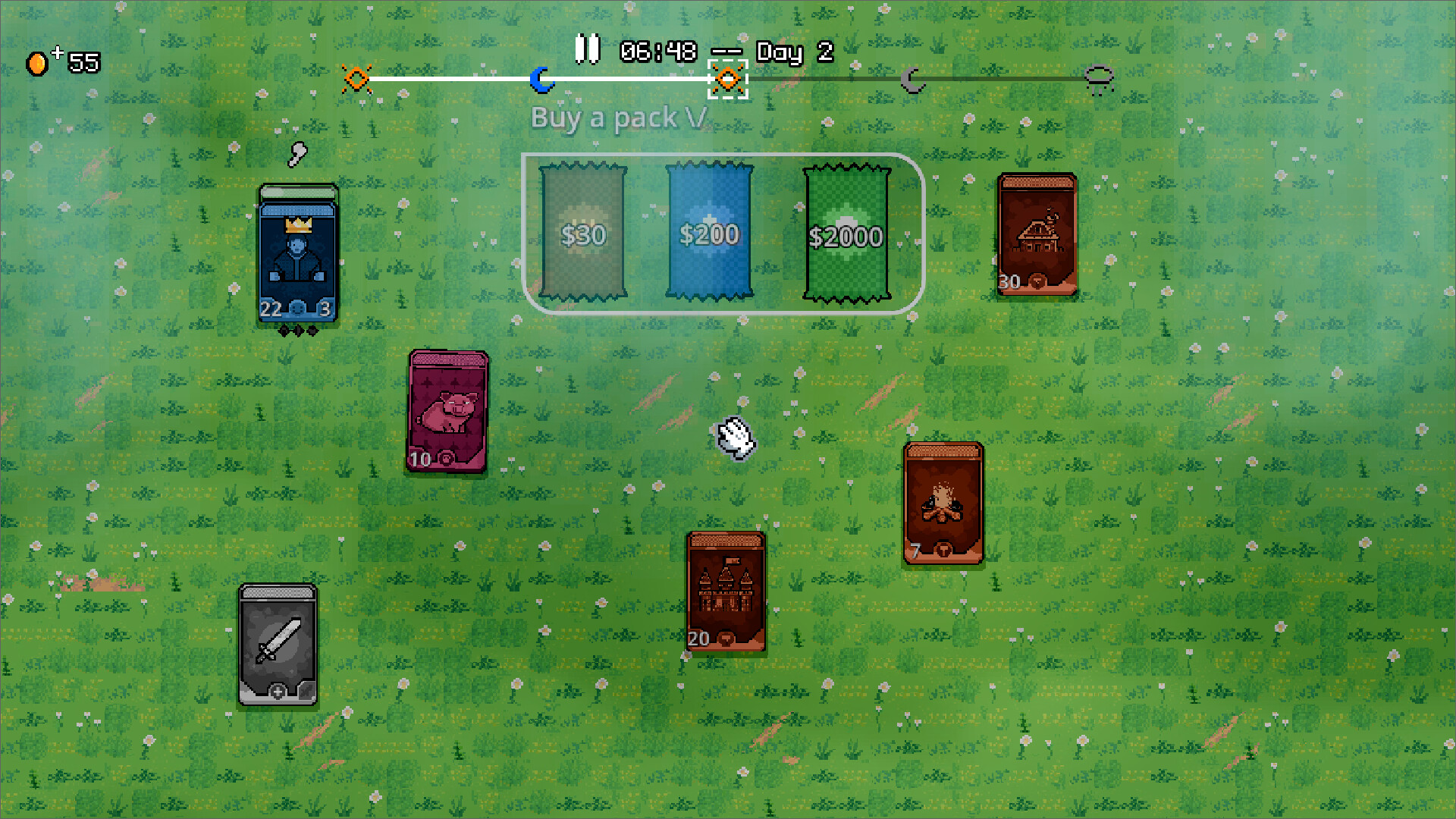Viewport: 1456px width, 819px height.
Task: Expand the leftmost sun icon on the day track
Action: 356,78
